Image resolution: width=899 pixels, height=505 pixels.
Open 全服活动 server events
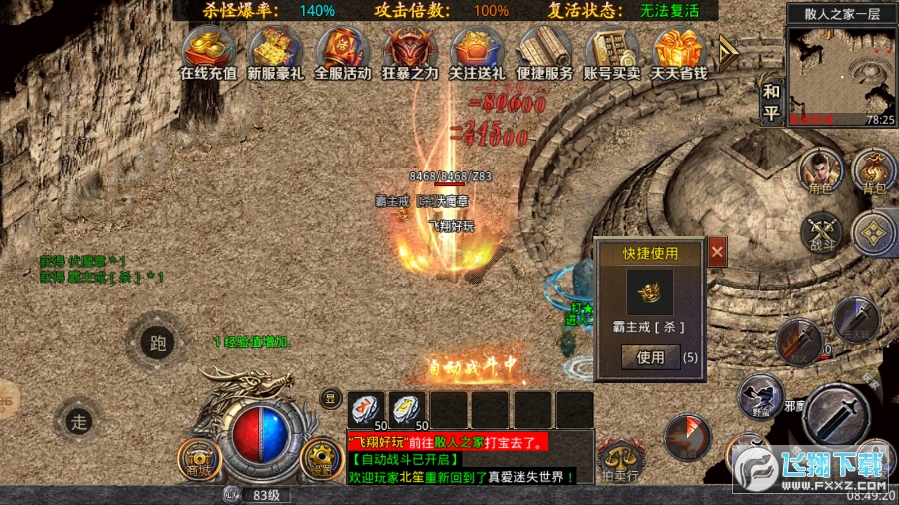click(x=343, y=52)
